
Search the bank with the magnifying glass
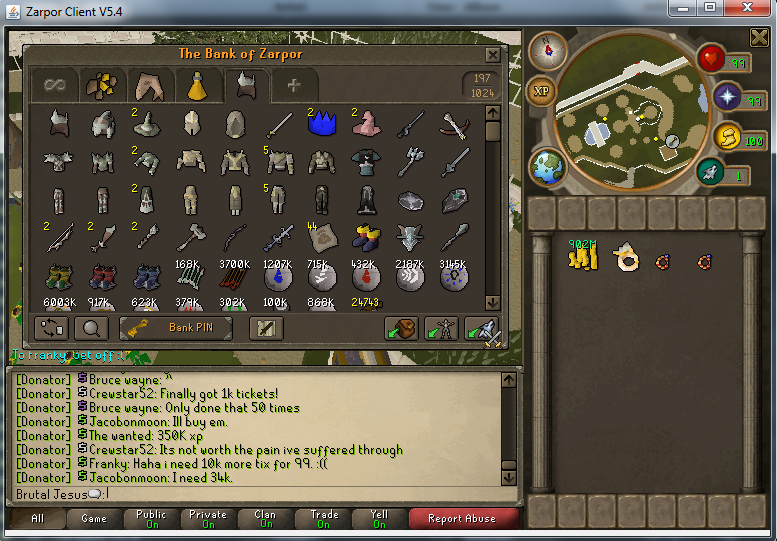pyautogui.click(x=90, y=327)
